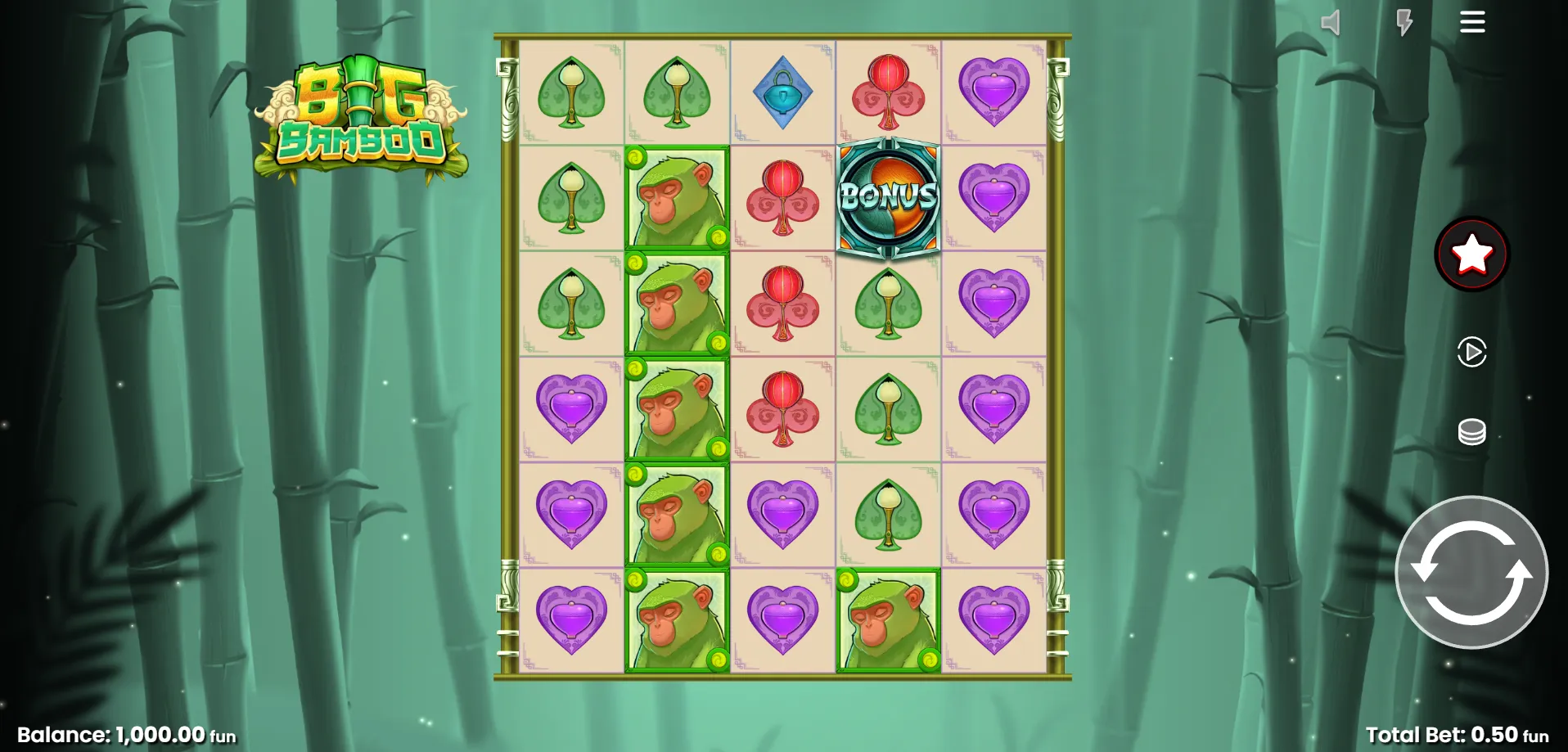1568x752 pixels.
Task: Start autoplay with the circular play icon
Action: [1471, 353]
